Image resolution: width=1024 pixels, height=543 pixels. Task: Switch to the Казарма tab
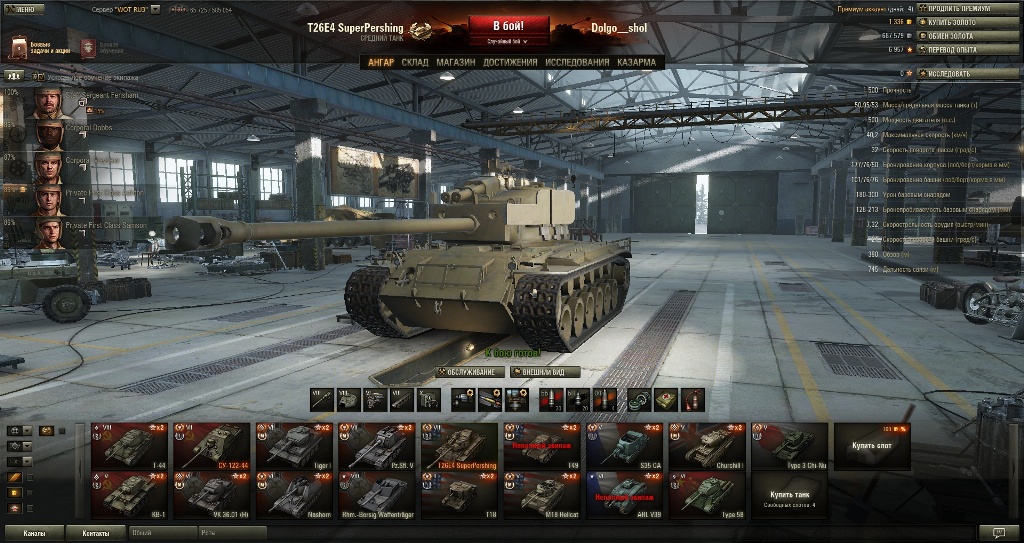(x=637, y=62)
